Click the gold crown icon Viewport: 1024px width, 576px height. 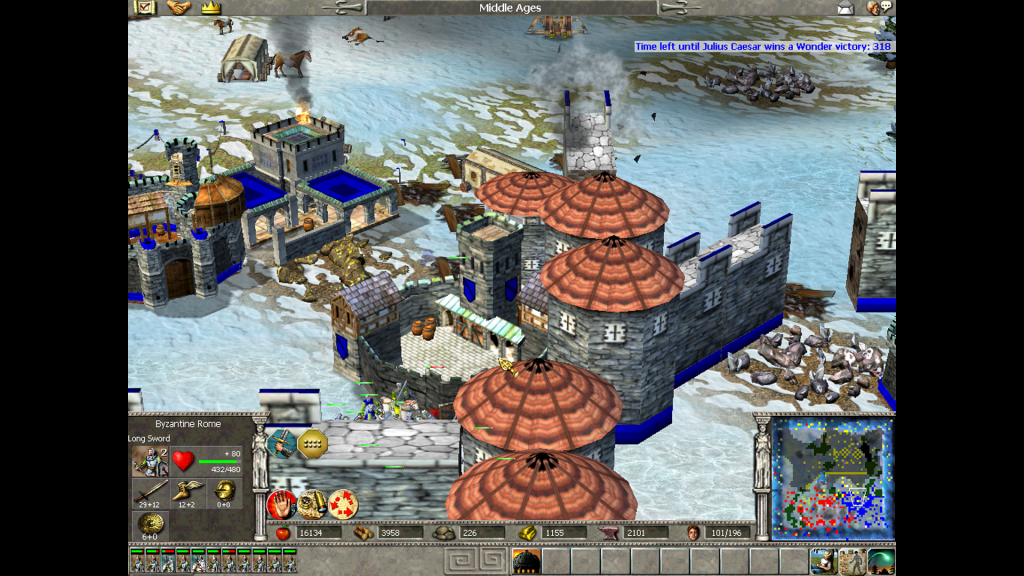pyautogui.click(x=210, y=8)
